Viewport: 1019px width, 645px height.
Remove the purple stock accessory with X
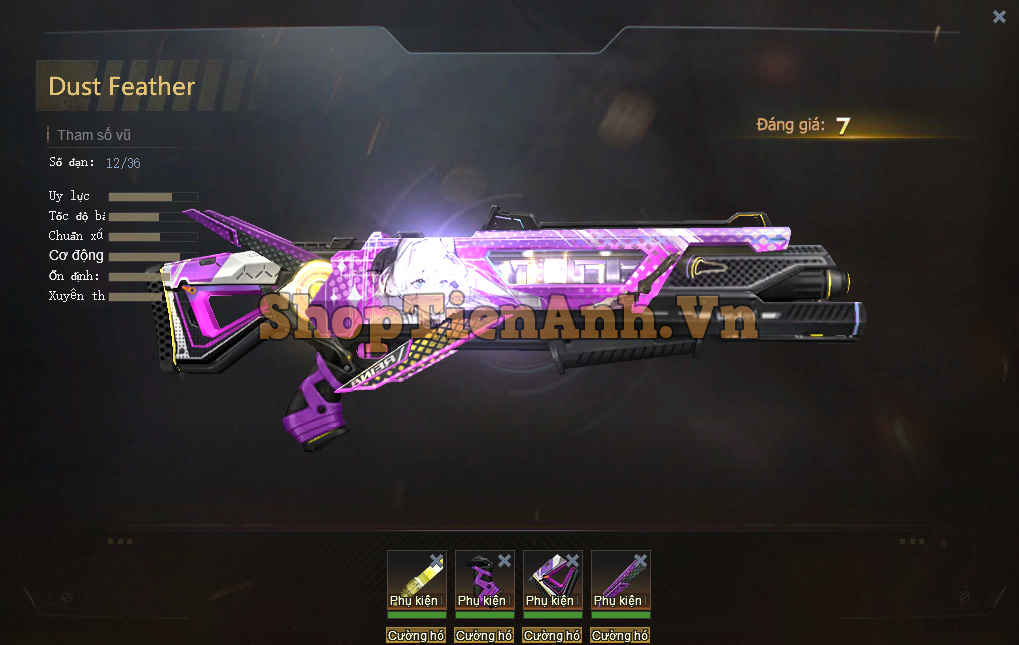coord(572,561)
